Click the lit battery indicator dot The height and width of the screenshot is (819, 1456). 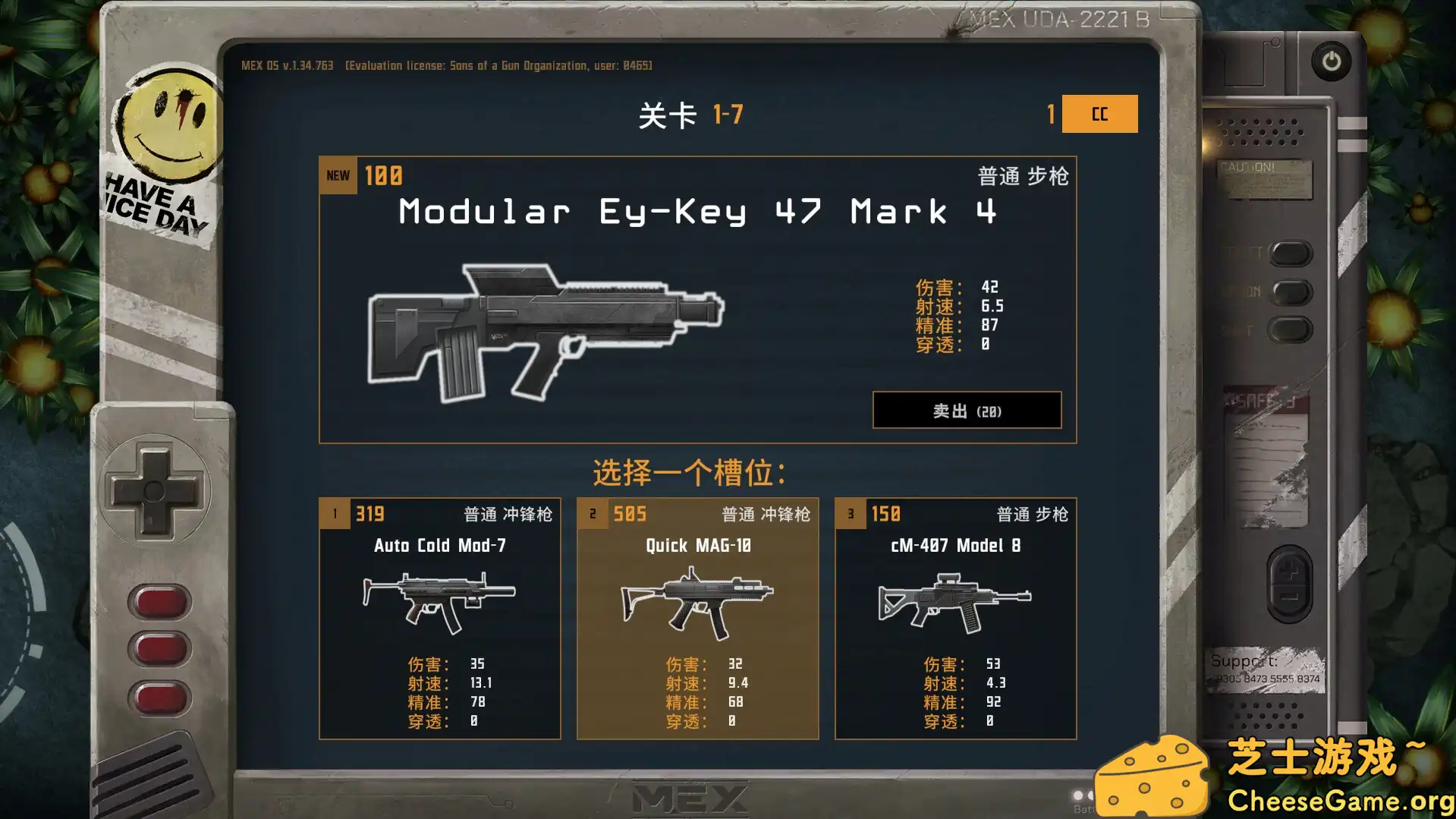1077,795
